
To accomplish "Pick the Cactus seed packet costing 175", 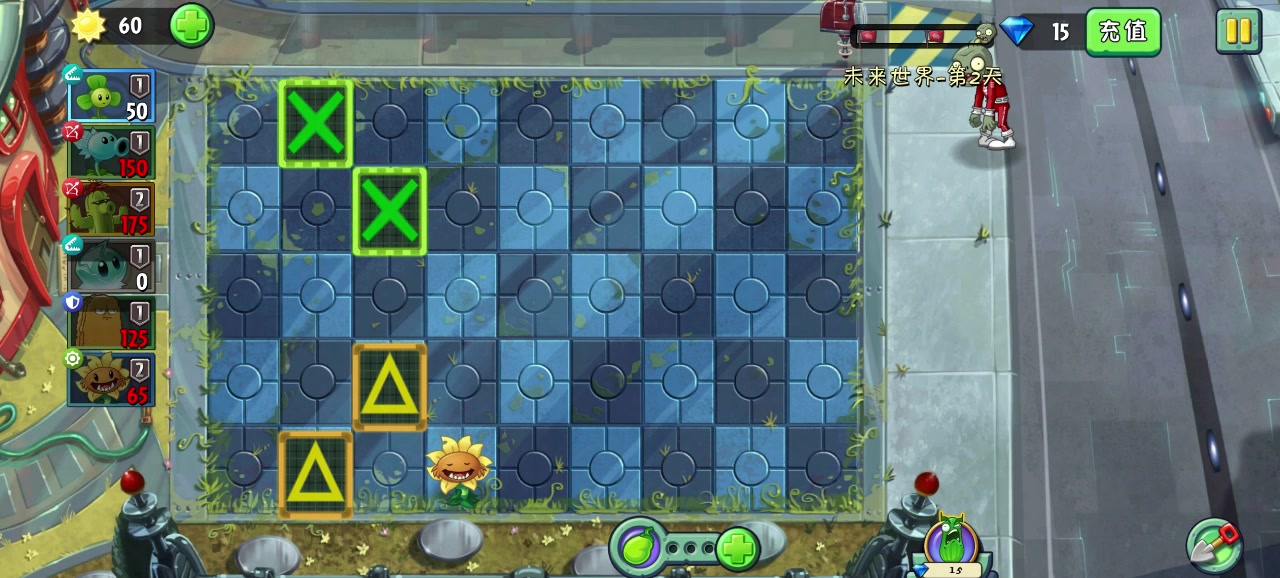I will (x=111, y=208).
